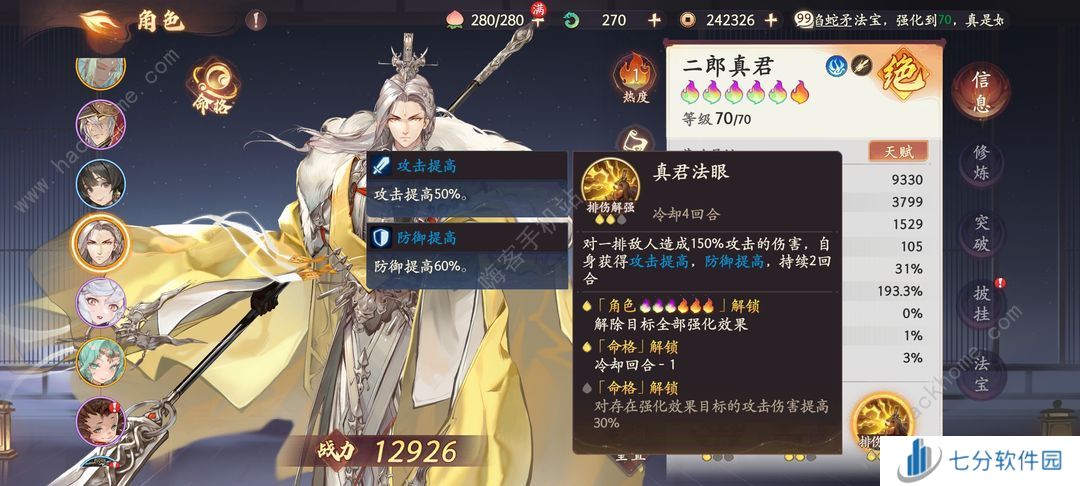The width and height of the screenshot is (1080, 486).
Task: Choose the teal-haired character portrait
Action: (x=101, y=361)
